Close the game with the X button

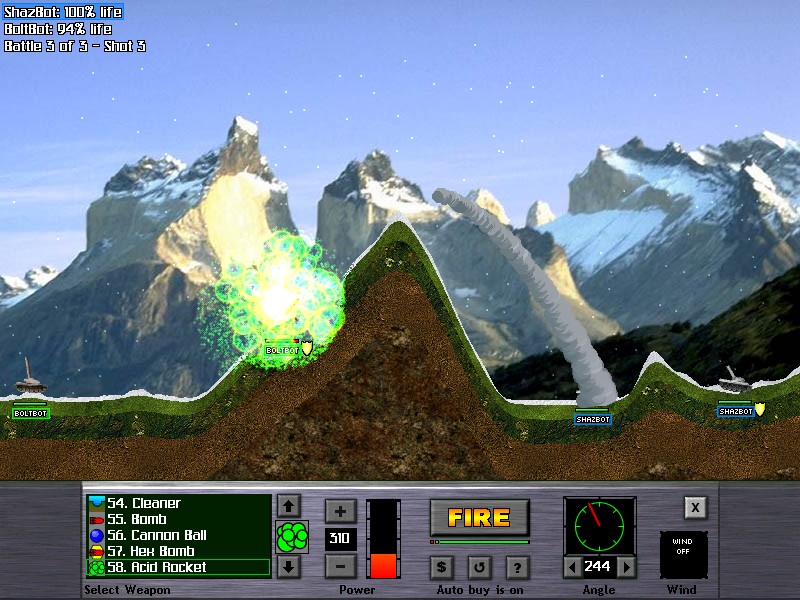(x=695, y=507)
